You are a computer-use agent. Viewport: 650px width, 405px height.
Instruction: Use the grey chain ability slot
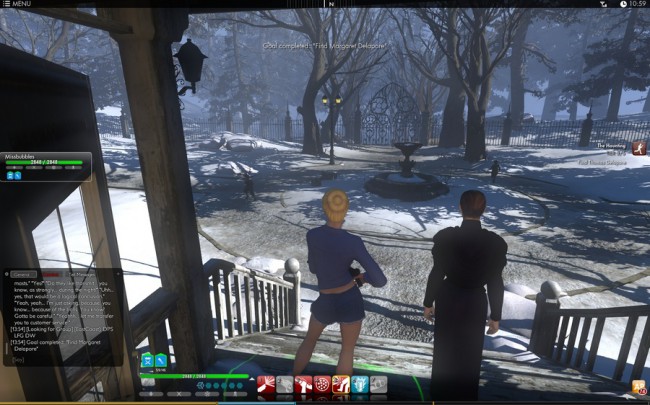285,384
